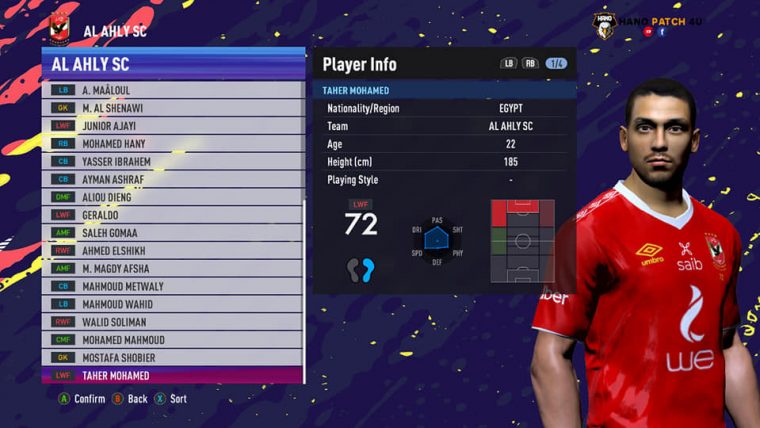Screen dimensions: 760x428
Task: Select Mohamed Mahmoud's entry
Action: (170, 340)
